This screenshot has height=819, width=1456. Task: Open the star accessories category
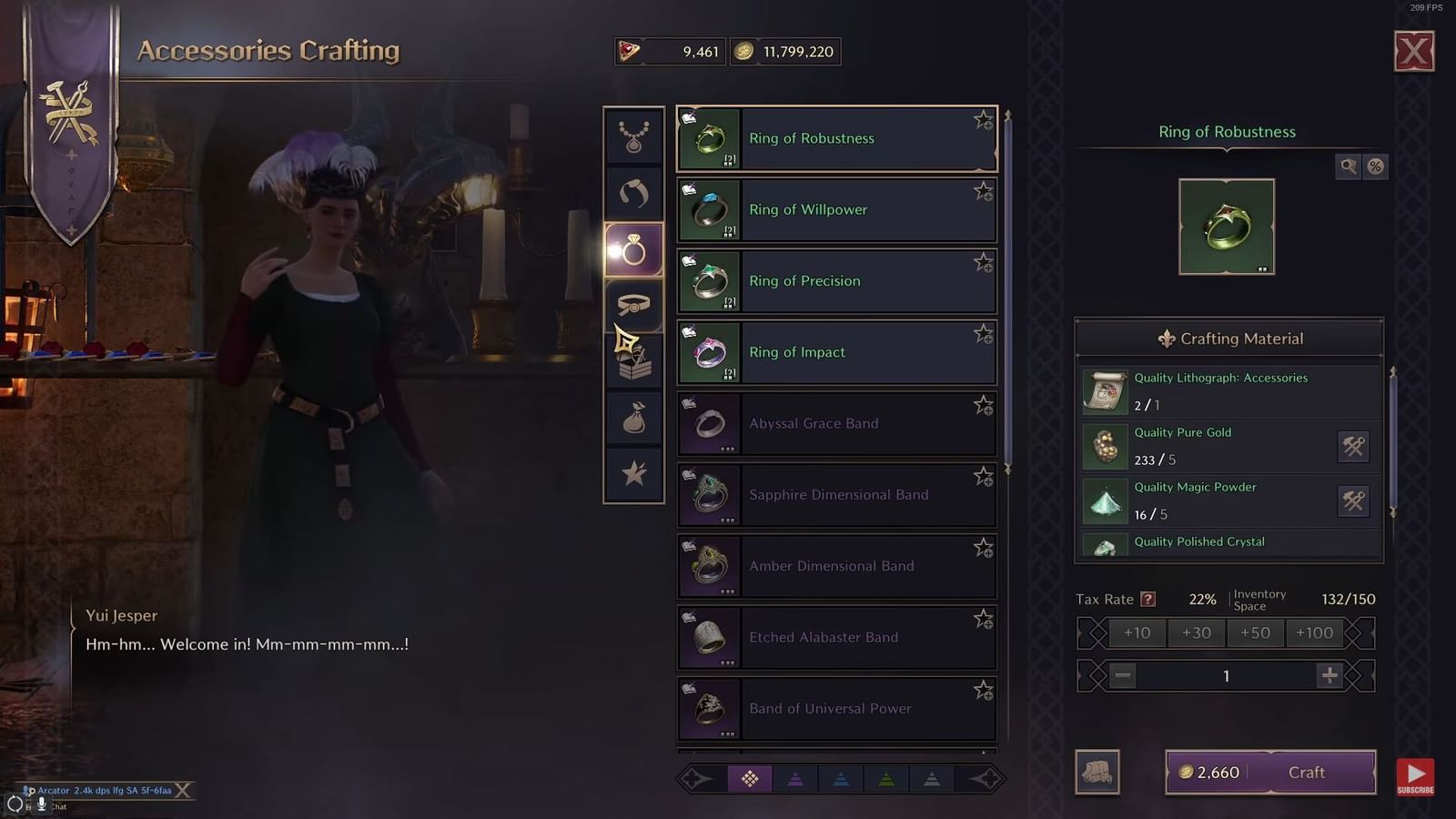[634, 473]
